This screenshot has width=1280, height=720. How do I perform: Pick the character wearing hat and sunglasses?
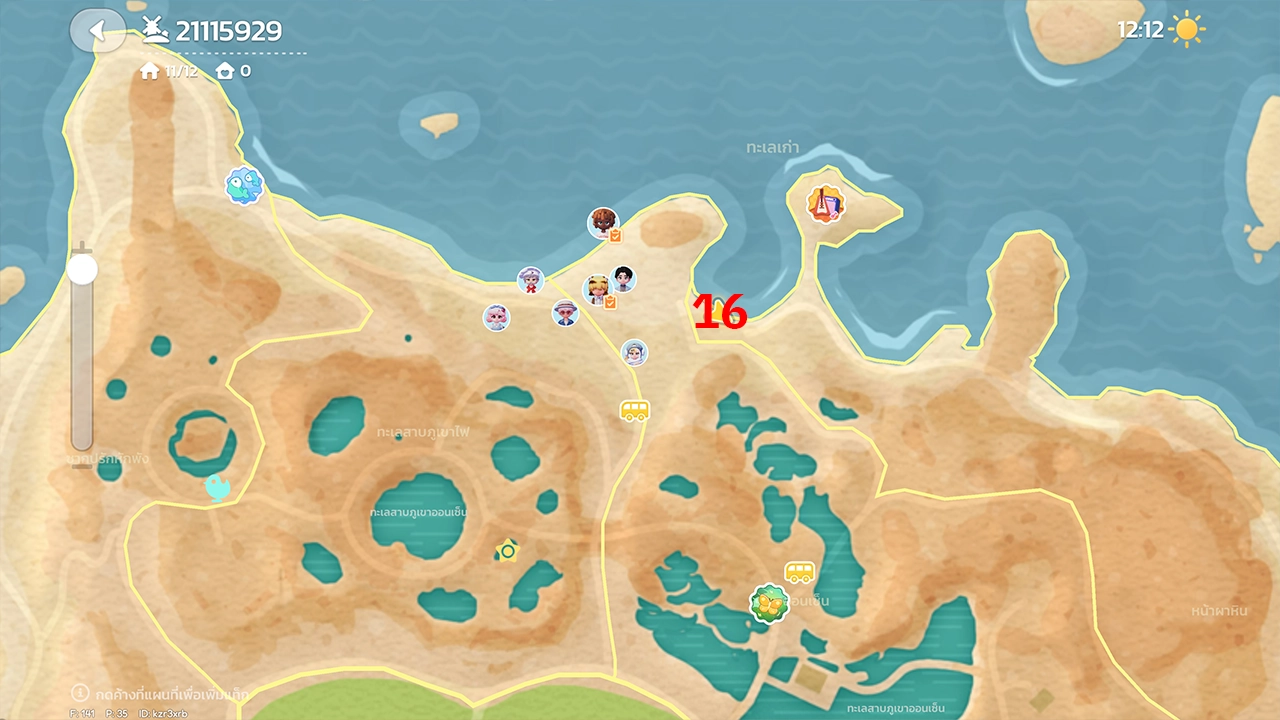click(565, 313)
